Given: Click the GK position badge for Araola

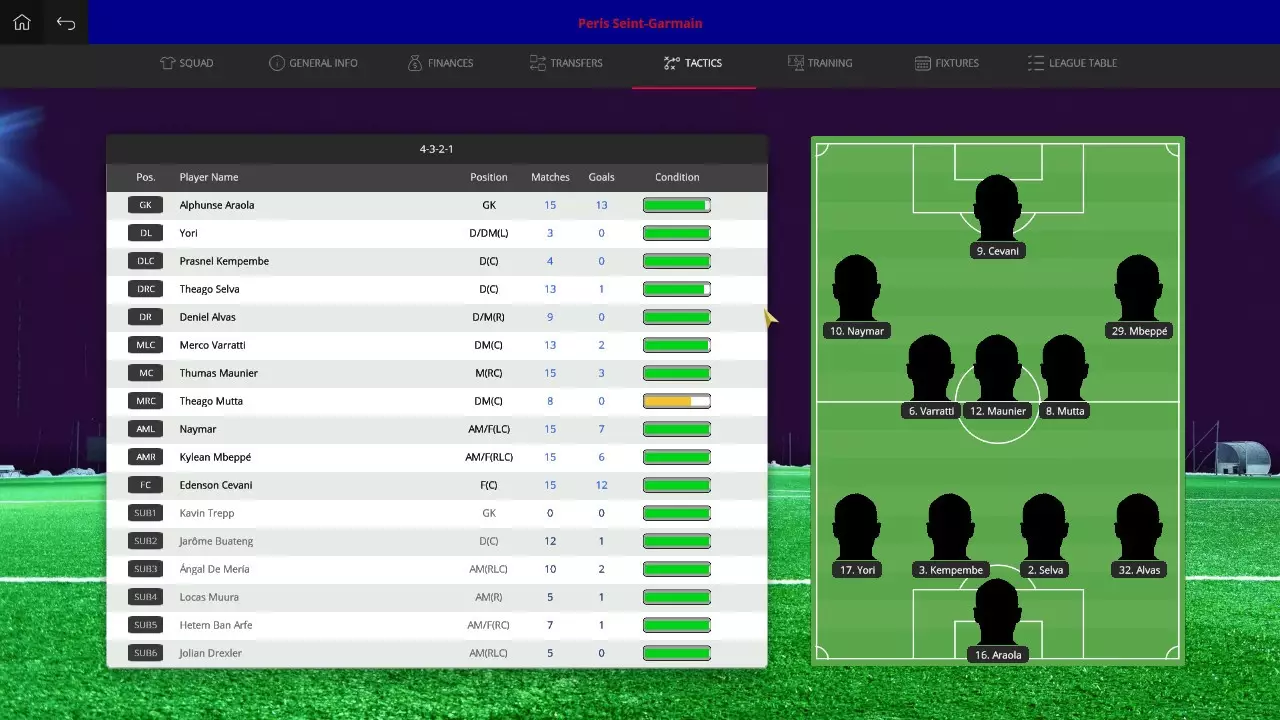Looking at the screenshot, I should coord(145,205).
